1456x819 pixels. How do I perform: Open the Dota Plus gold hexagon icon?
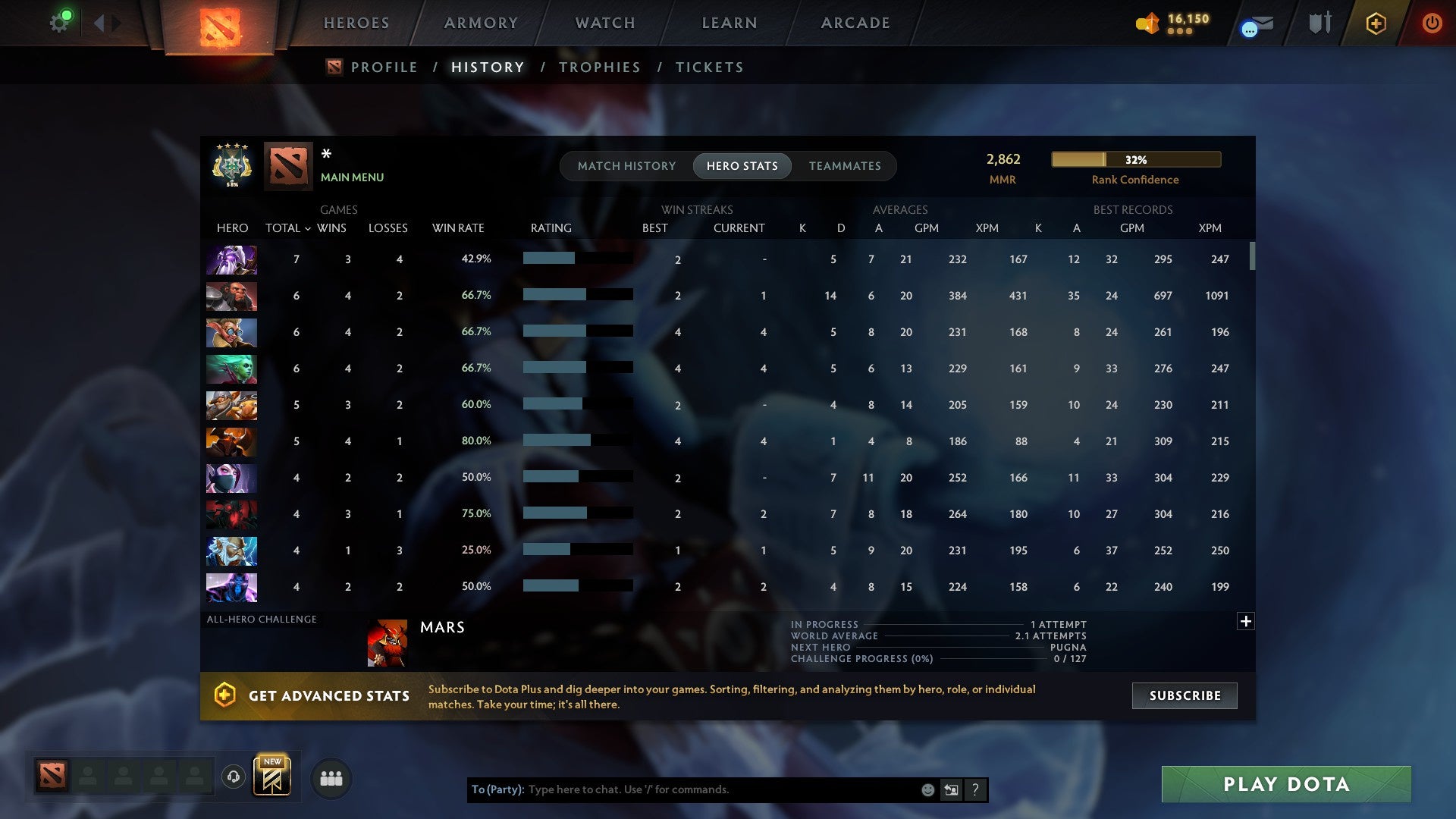pos(1375,23)
